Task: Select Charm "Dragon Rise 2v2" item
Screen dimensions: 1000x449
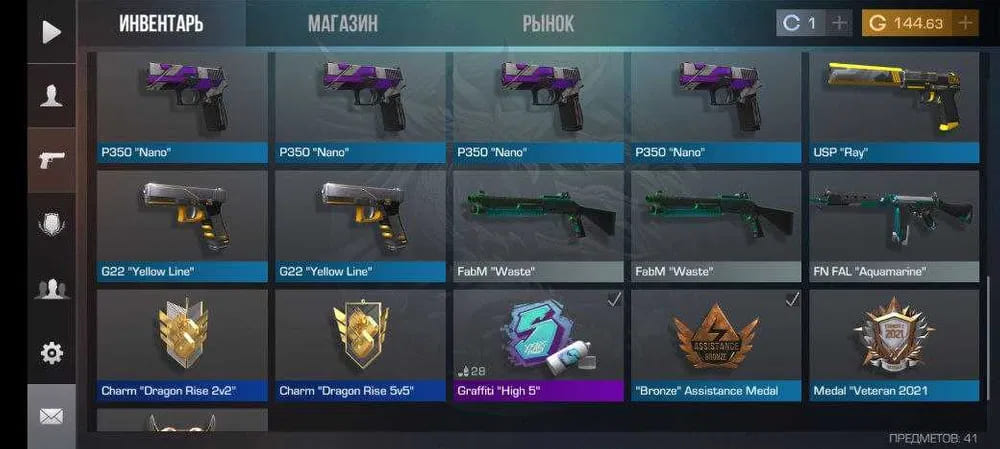Action: 183,345
